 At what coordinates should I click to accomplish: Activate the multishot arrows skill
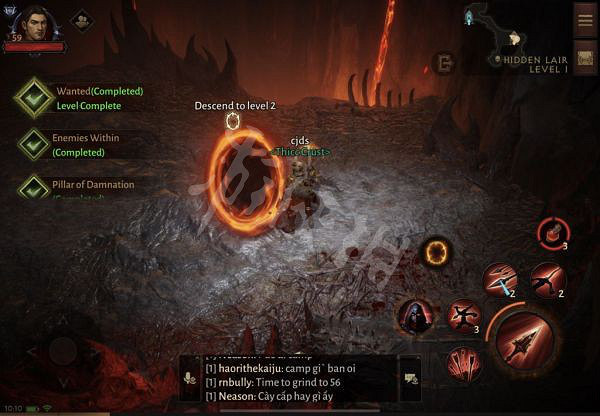[x=462, y=362]
